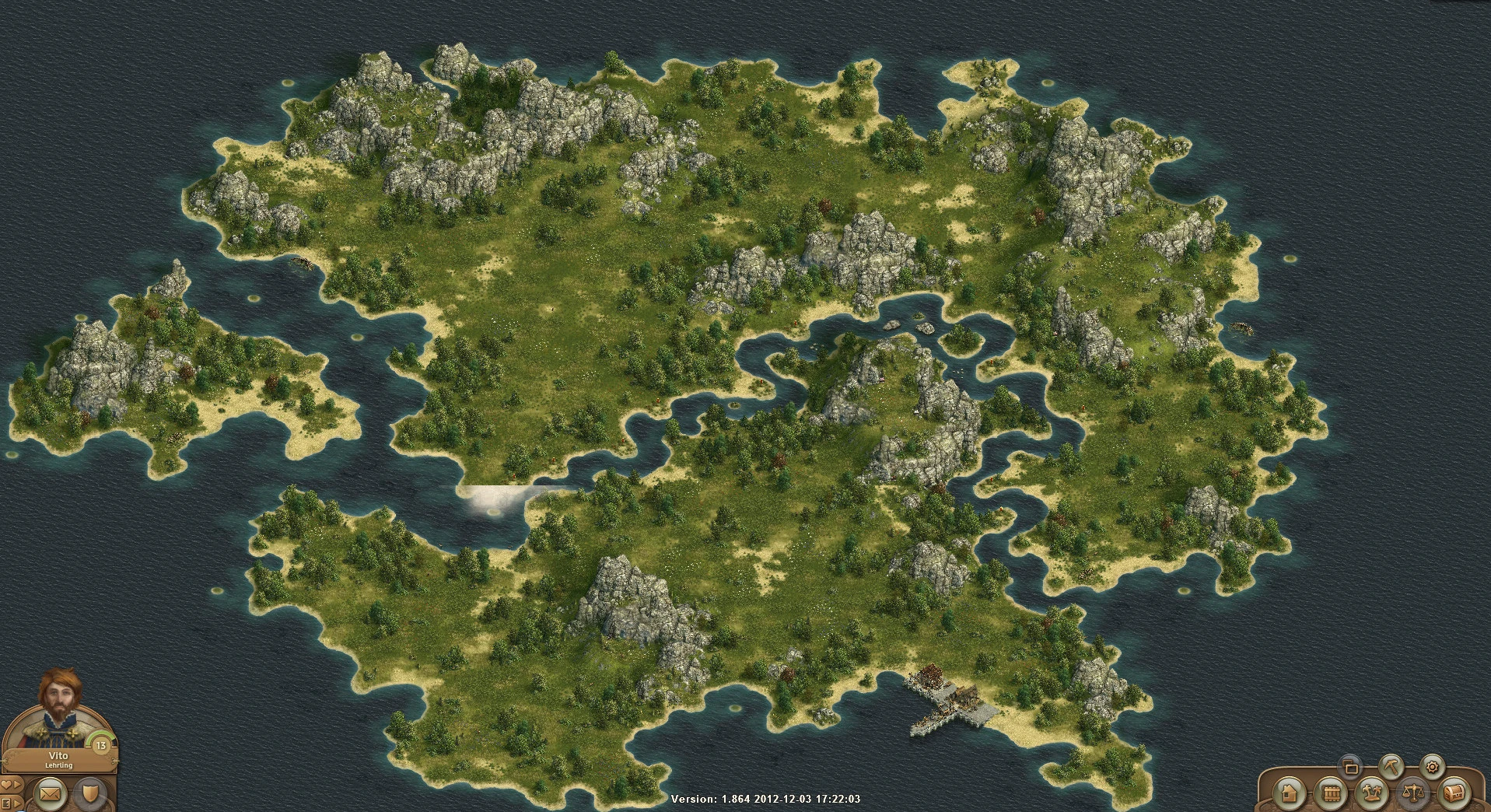Click the version text at screen bottom
Screen dimensions: 1491x812
[766, 797]
